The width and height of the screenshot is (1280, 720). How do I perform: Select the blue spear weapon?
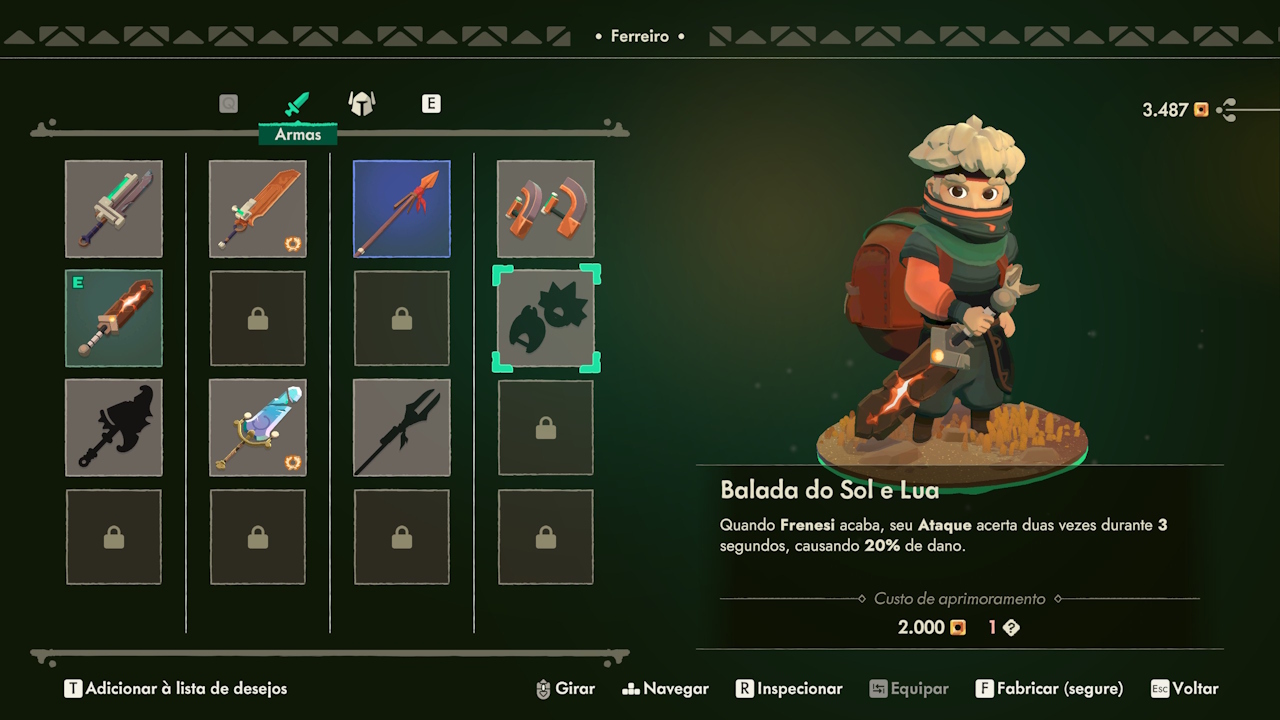tap(401, 208)
